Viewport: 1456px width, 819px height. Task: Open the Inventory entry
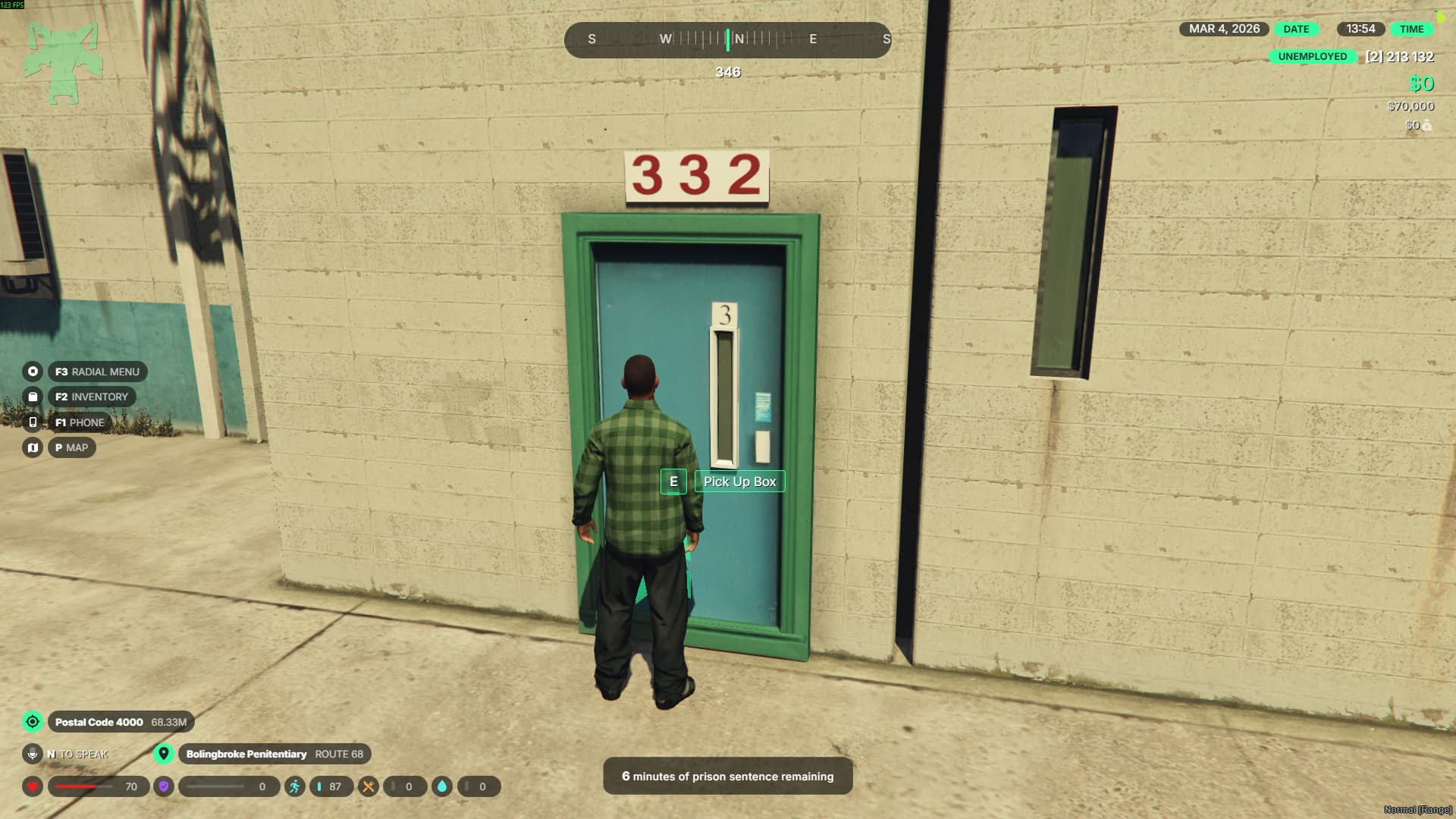[91, 397]
